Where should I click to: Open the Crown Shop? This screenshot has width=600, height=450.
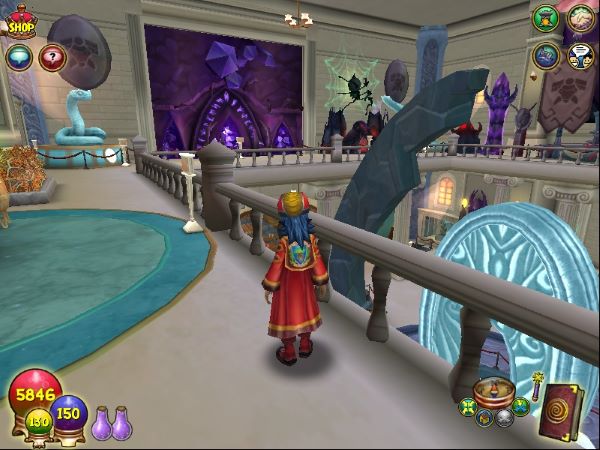21,22
